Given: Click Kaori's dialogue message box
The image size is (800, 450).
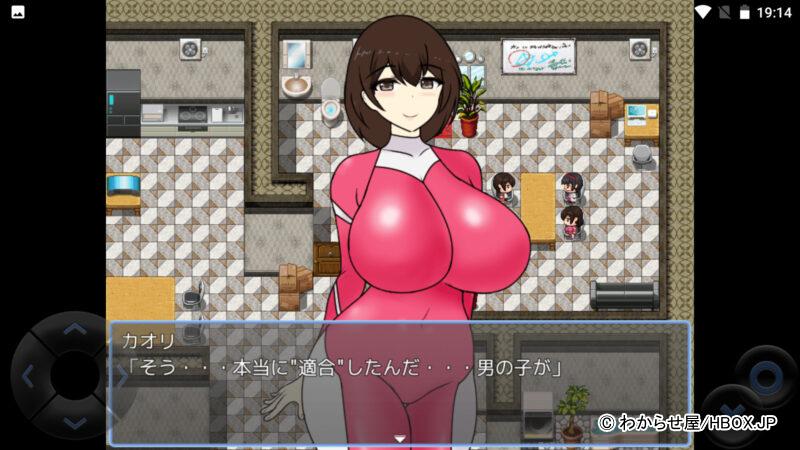Looking at the screenshot, I should coord(399,382).
